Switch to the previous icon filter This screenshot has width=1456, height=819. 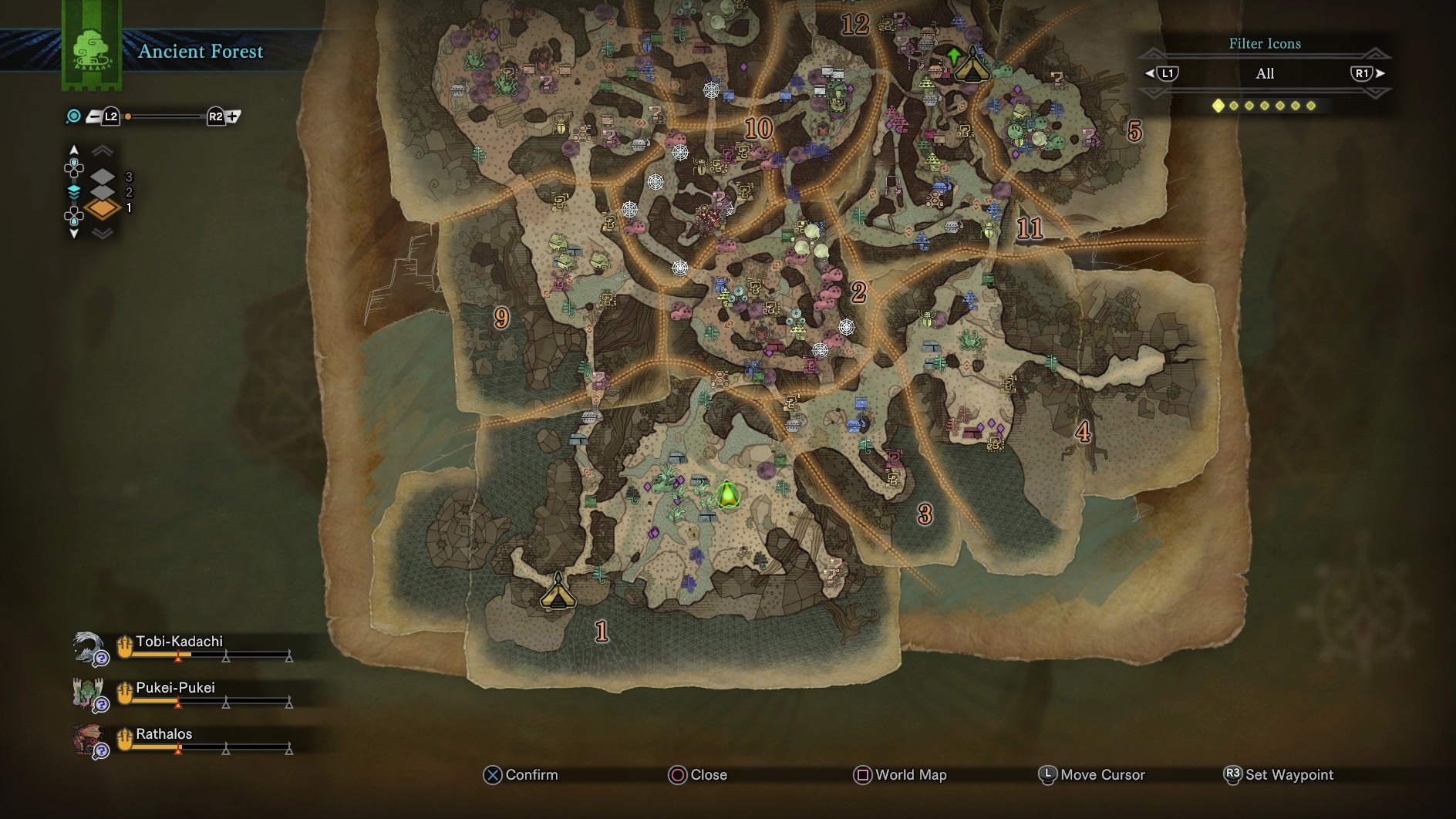[x=1162, y=73]
